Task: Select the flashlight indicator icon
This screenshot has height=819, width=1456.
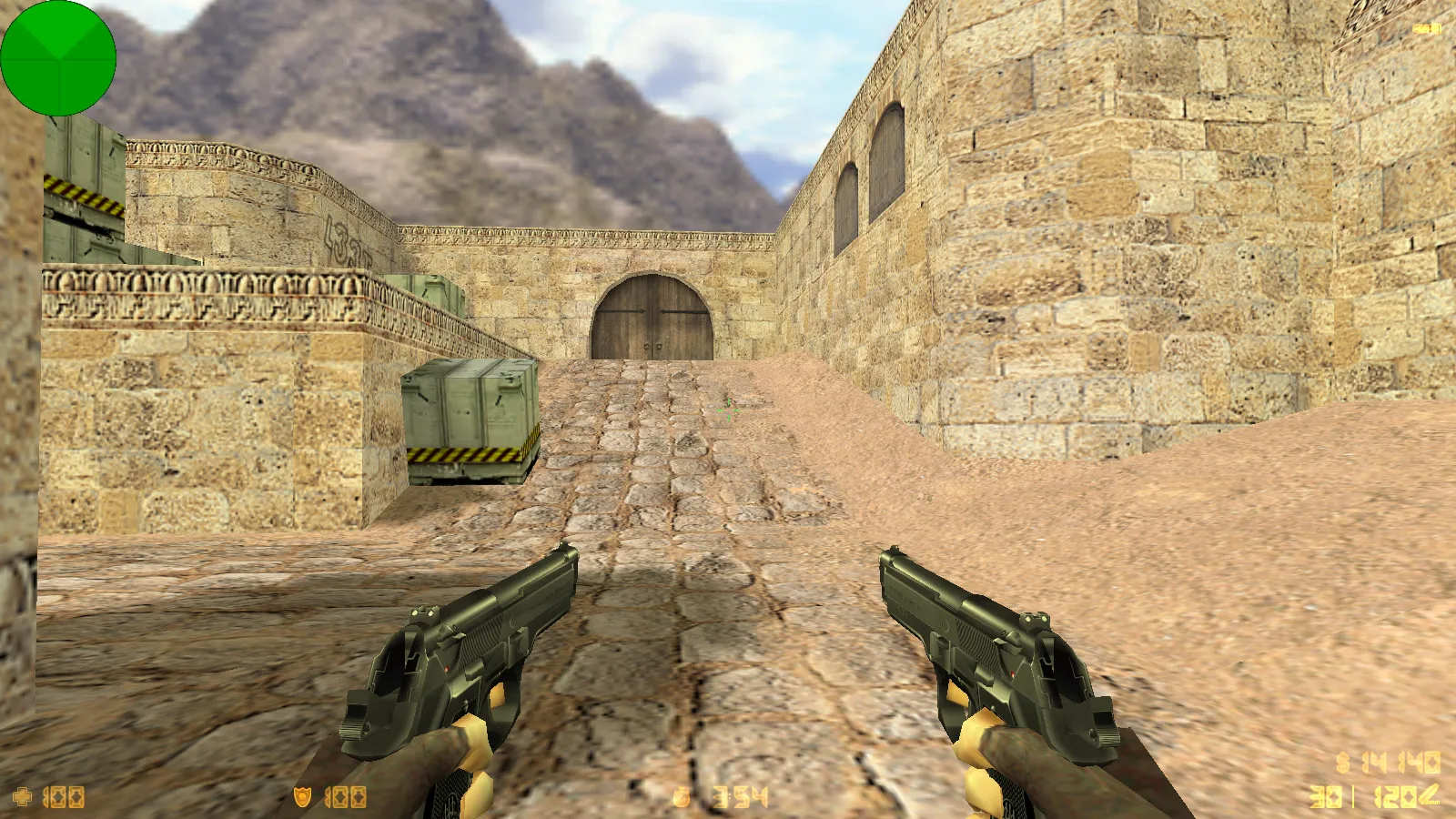Action: point(1426,29)
